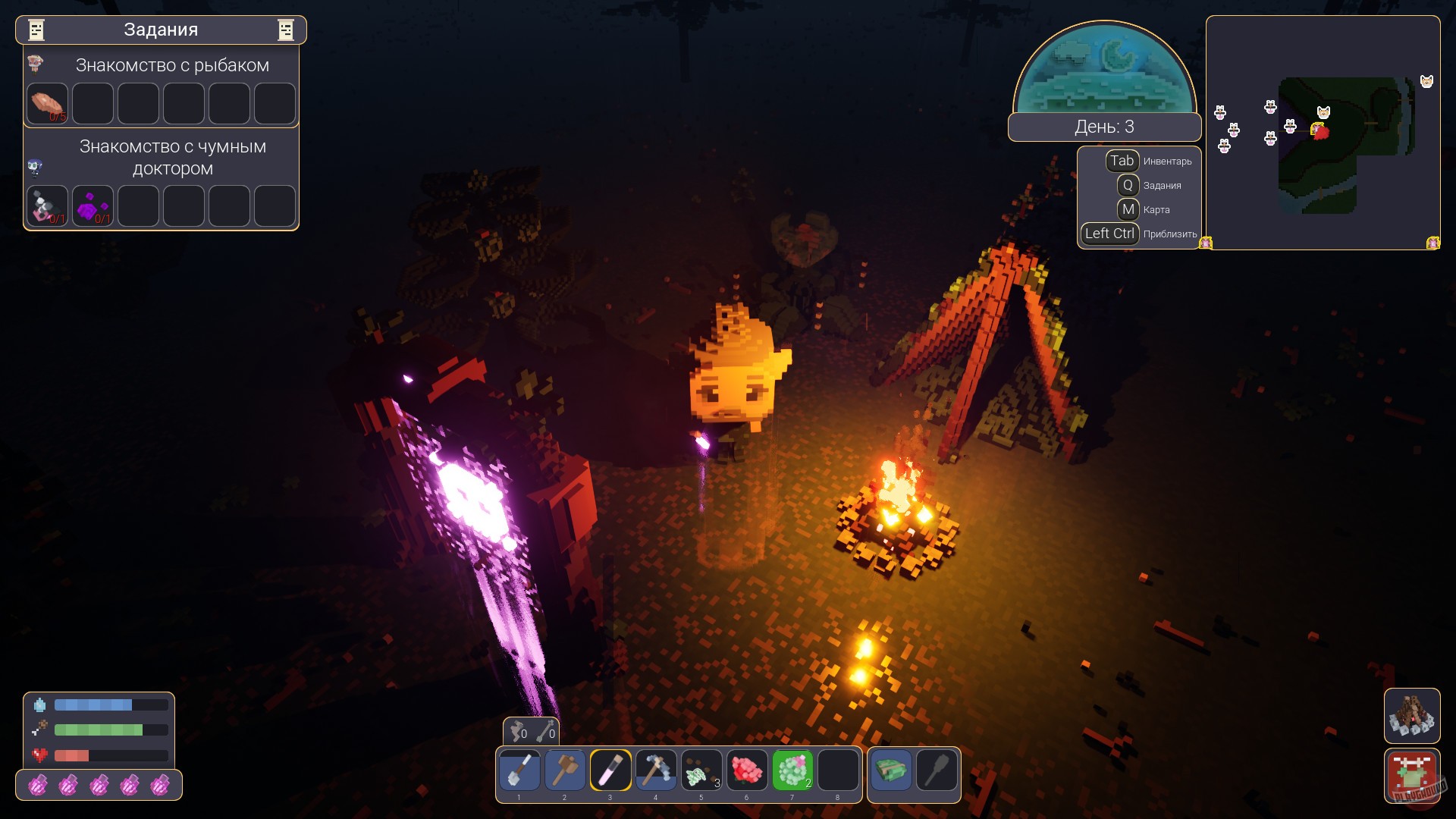Open the Инвентарь via the Tab keybind button
This screenshot has height=819, width=1456.
pyautogui.click(x=1122, y=161)
